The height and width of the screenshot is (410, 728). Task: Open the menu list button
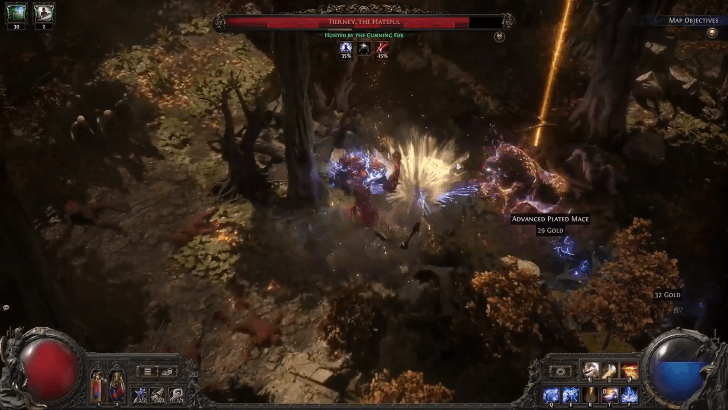(146, 371)
